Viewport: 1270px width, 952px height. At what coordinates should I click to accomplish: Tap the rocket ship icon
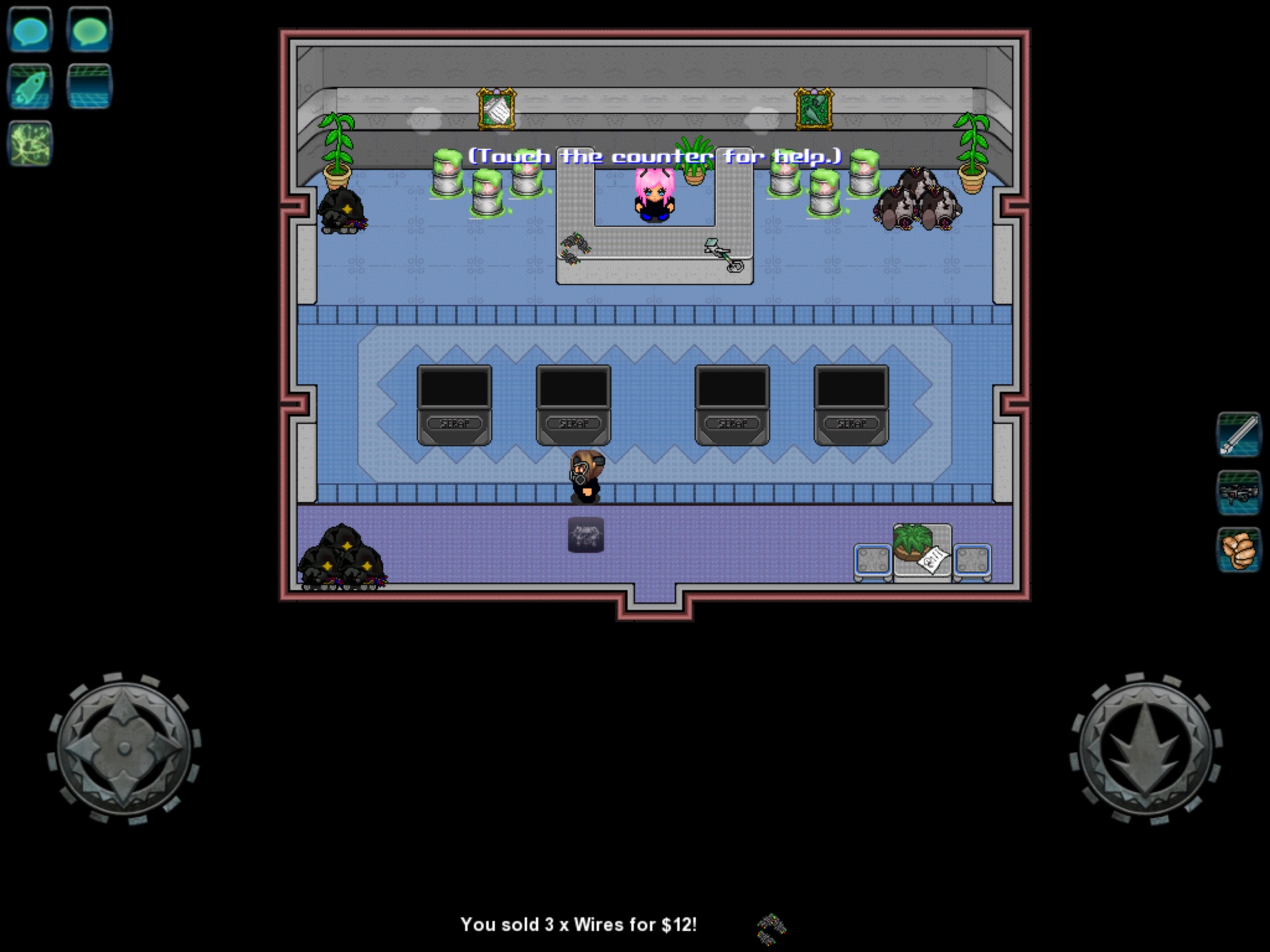[x=29, y=86]
